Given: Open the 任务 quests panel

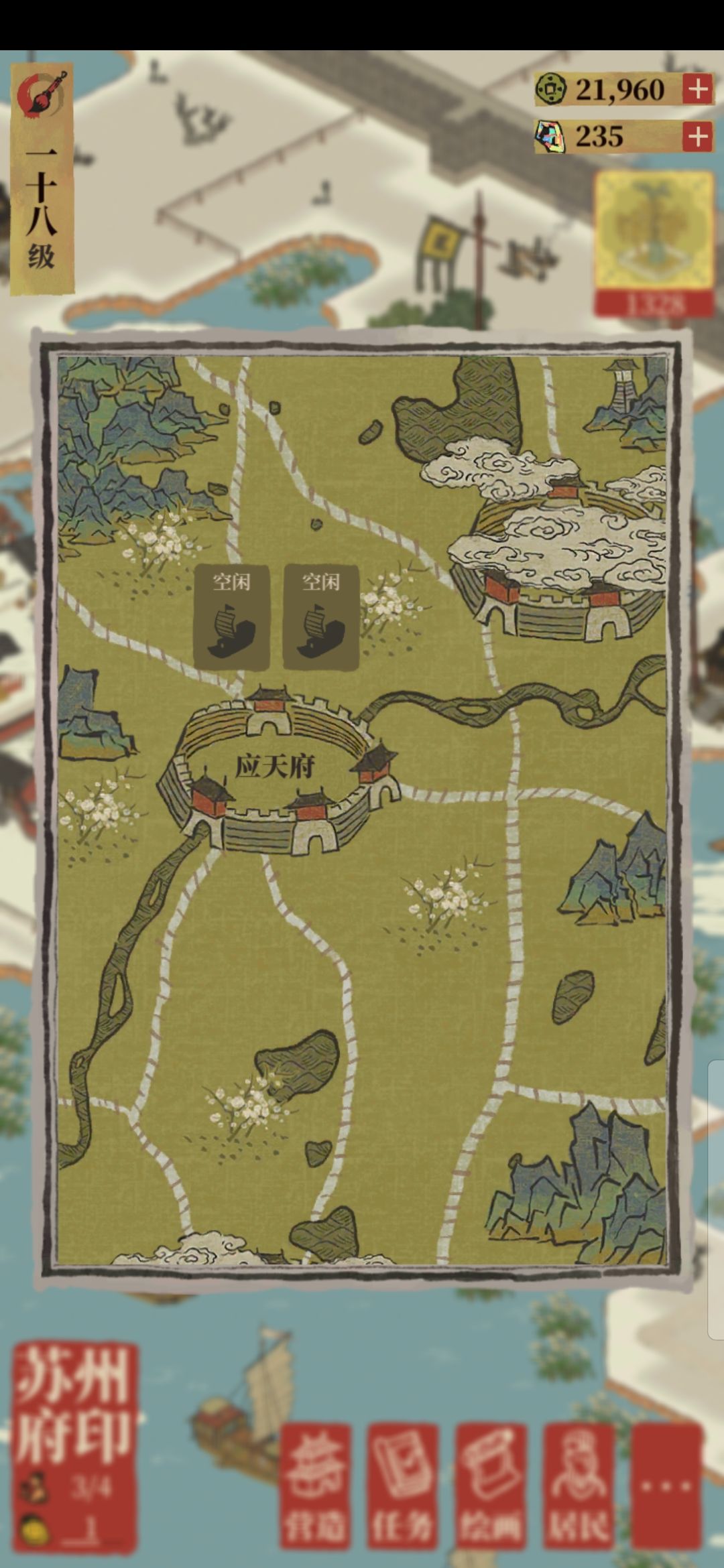Looking at the screenshot, I should coord(402,1485).
